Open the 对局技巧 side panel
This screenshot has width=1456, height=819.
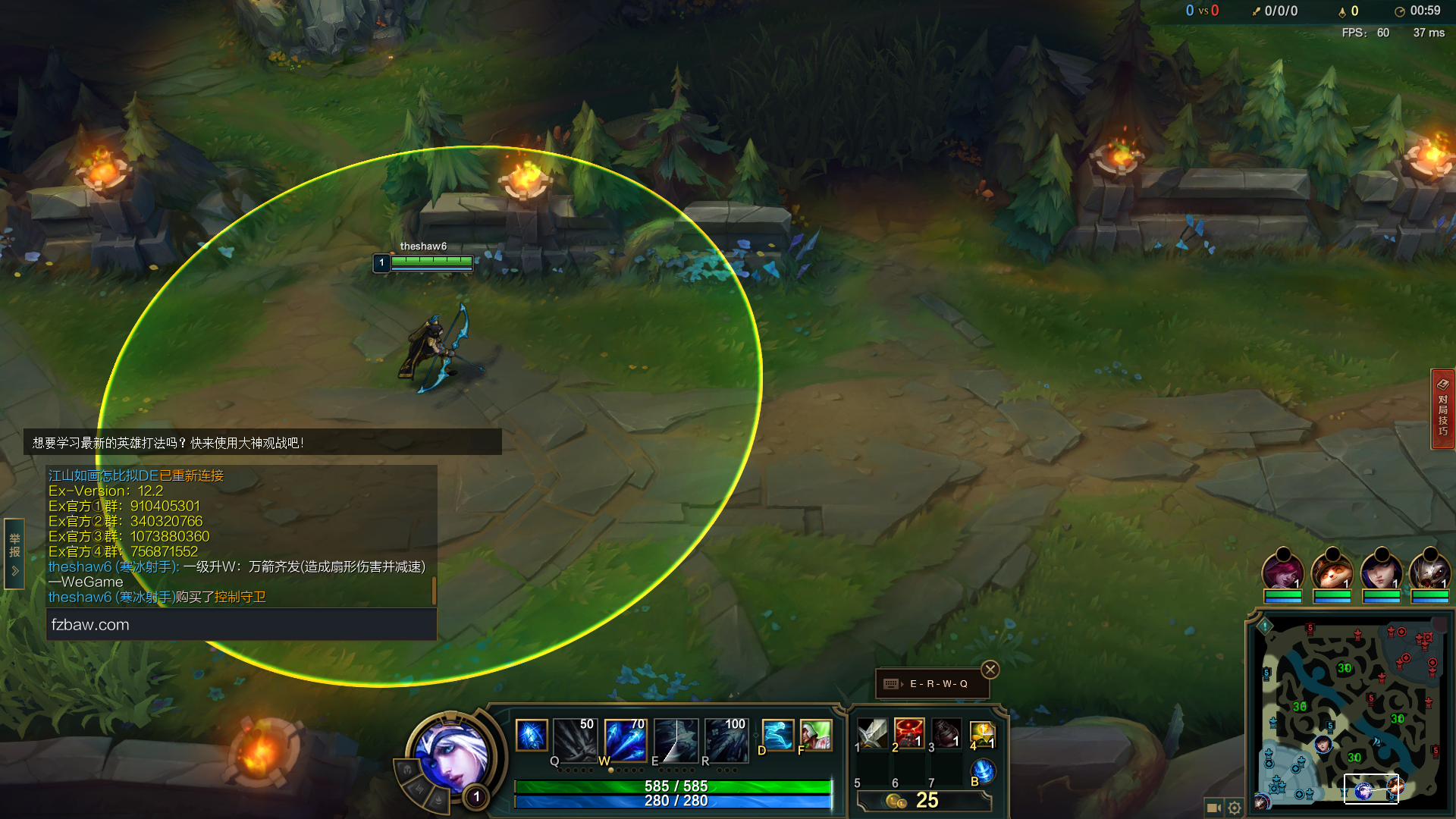coord(1442,409)
